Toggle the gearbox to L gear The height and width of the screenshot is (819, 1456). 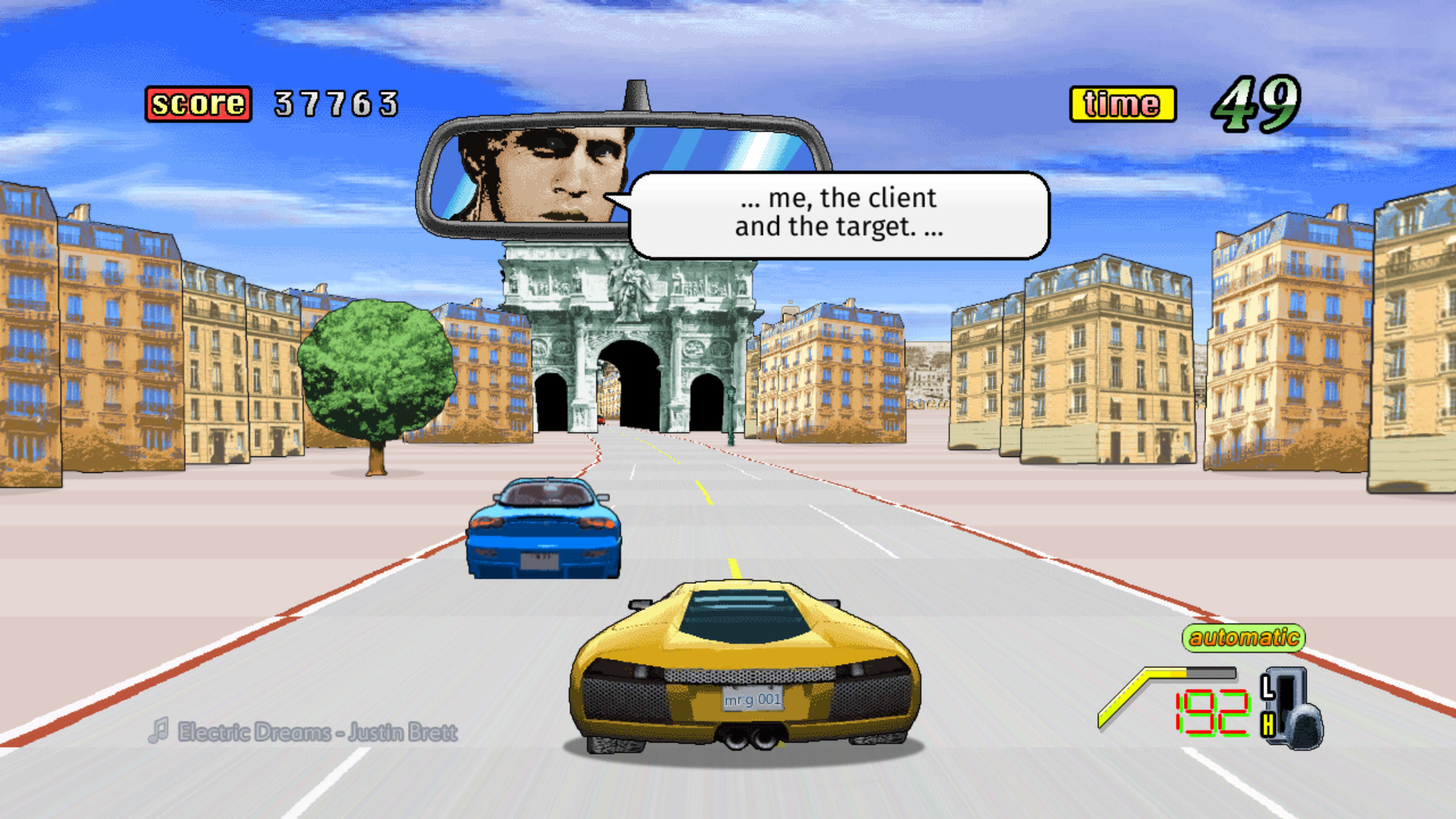click(1269, 687)
